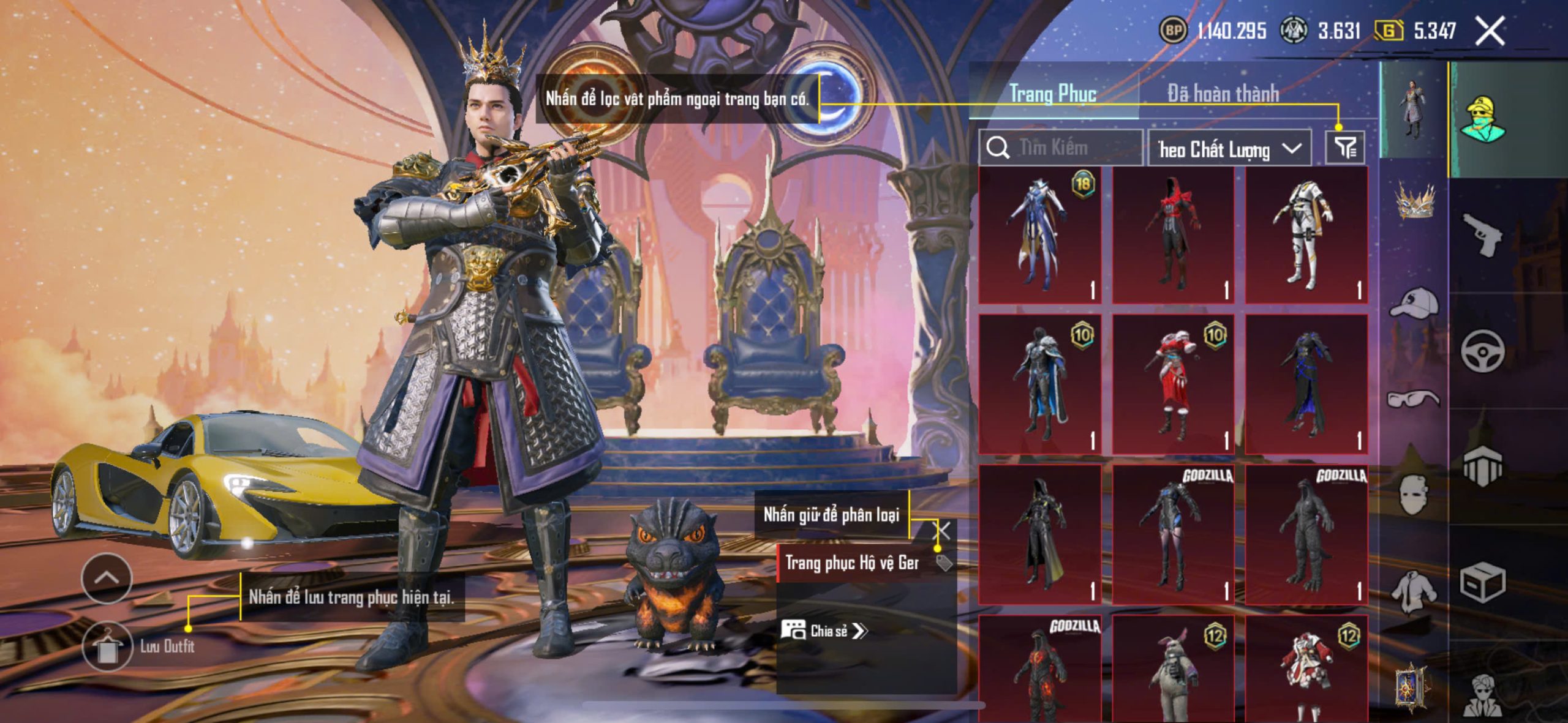Image resolution: width=1568 pixels, height=723 pixels.
Task: Open the Đã hoàn thành tab
Action: pos(1223,94)
